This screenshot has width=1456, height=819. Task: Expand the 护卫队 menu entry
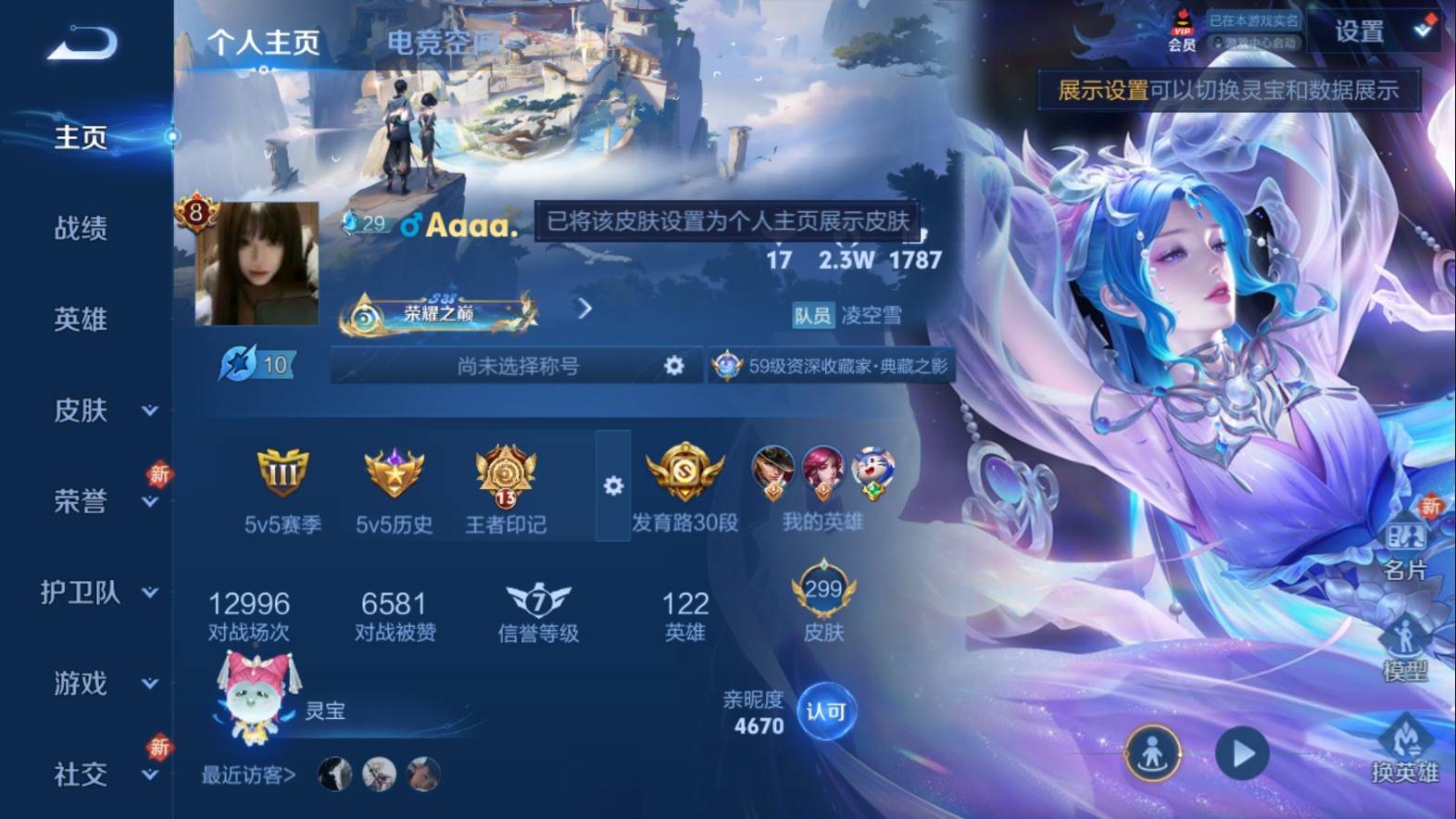[x=97, y=592]
